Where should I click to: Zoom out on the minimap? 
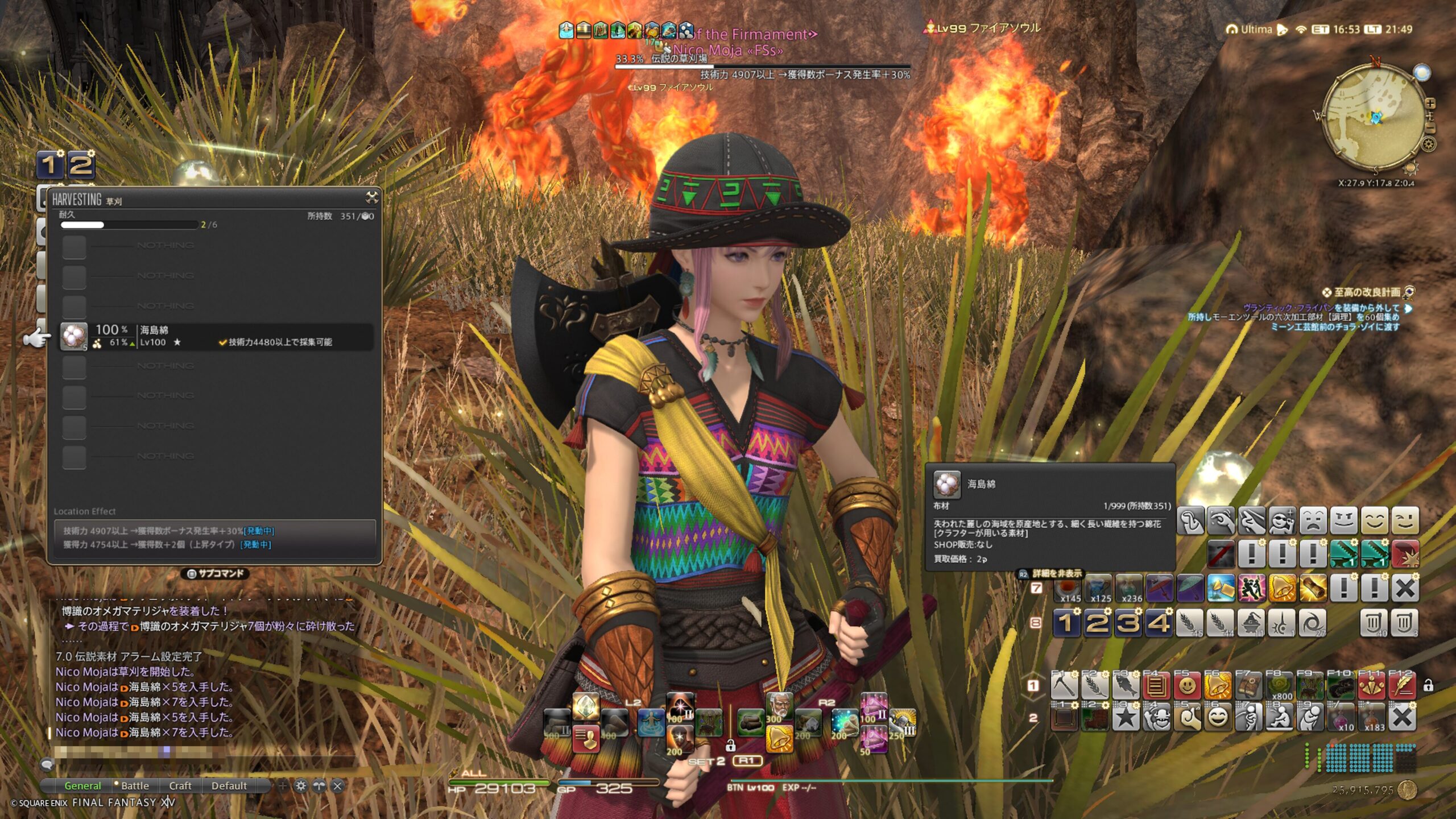click(x=1430, y=129)
